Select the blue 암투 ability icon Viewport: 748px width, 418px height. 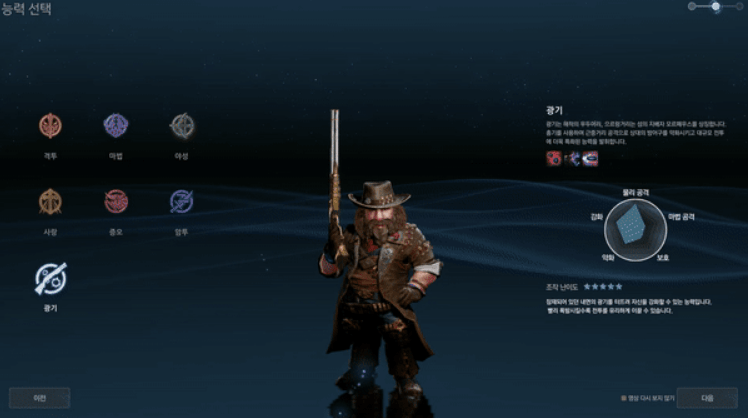182,201
